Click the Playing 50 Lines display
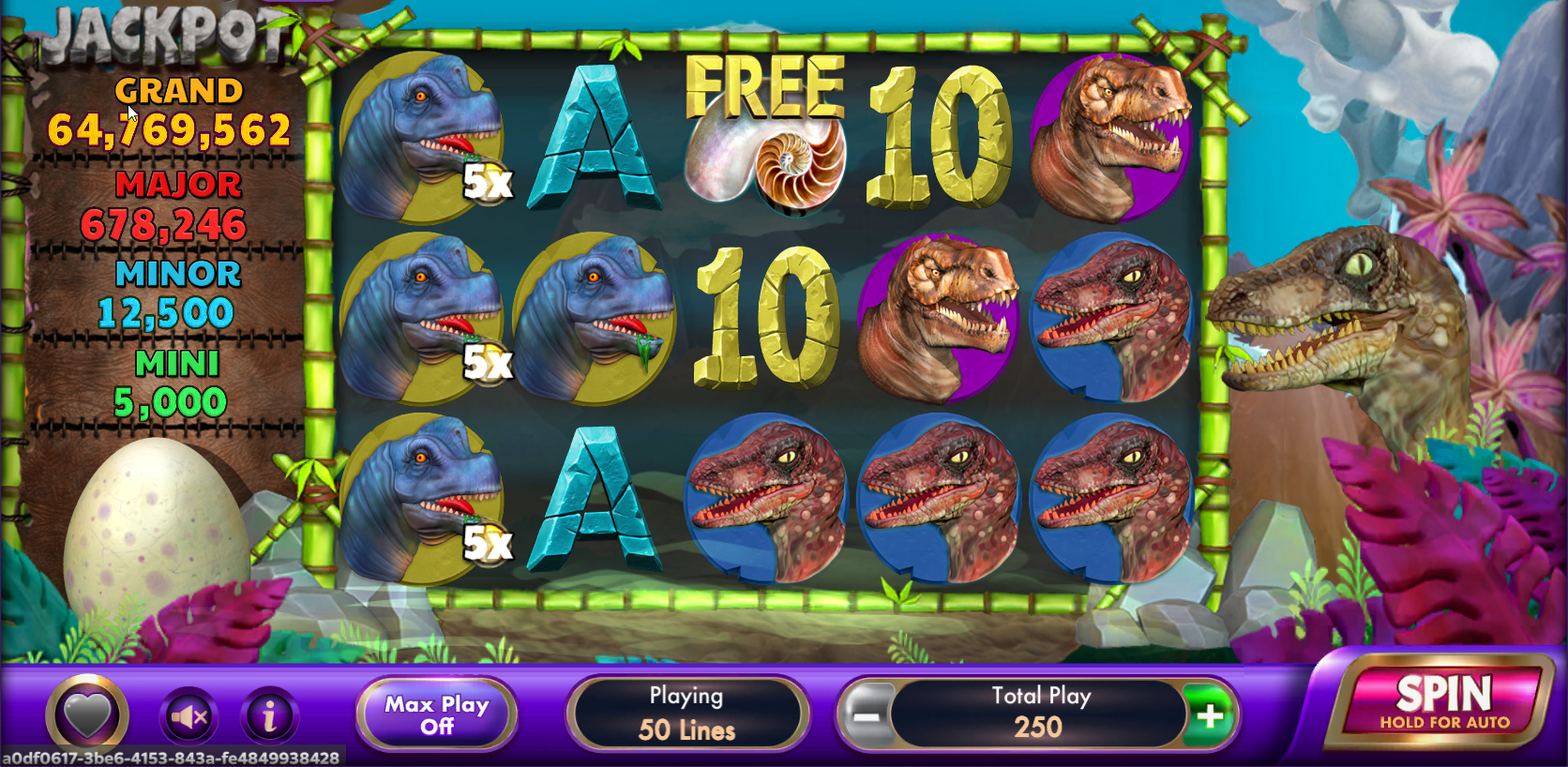This screenshot has width=1568, height=767. pos(687,714)
